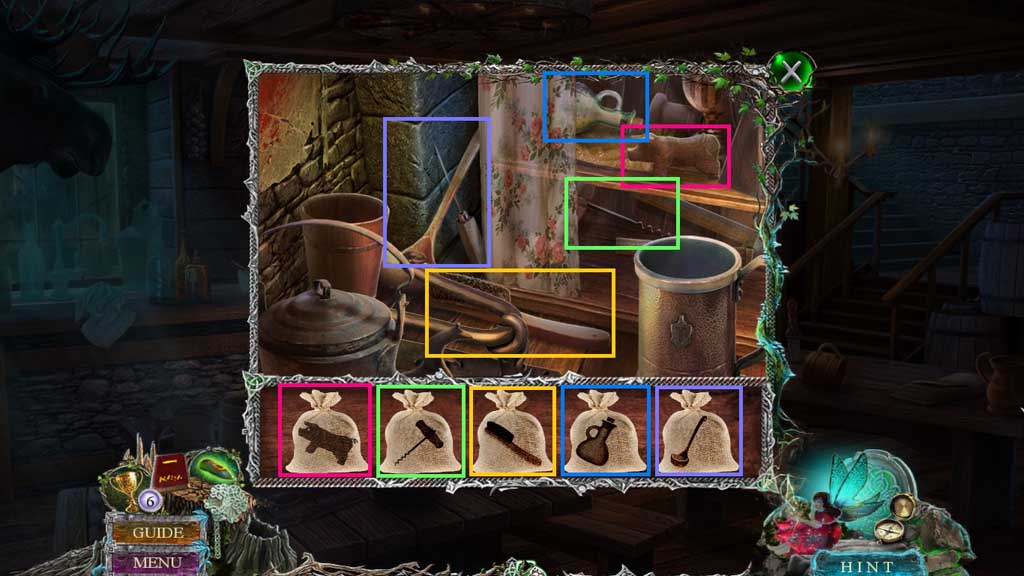This screenshot has width=1024, height=576.
Task: Select the sack showing a bear silhouette
Action: point(325,430)
